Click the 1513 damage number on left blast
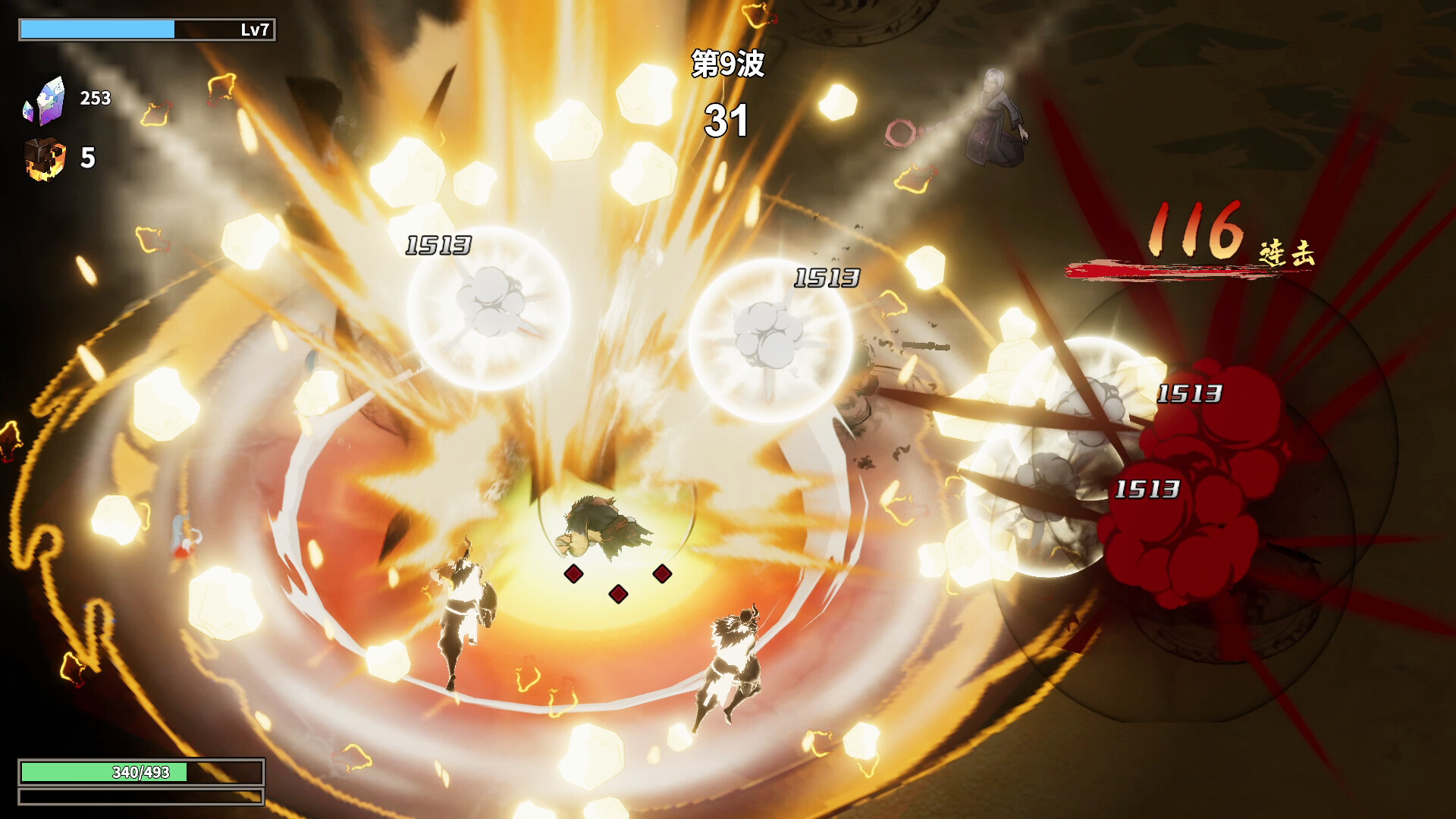This screenshot has height=819, width=1456. [x=438, y=244]
